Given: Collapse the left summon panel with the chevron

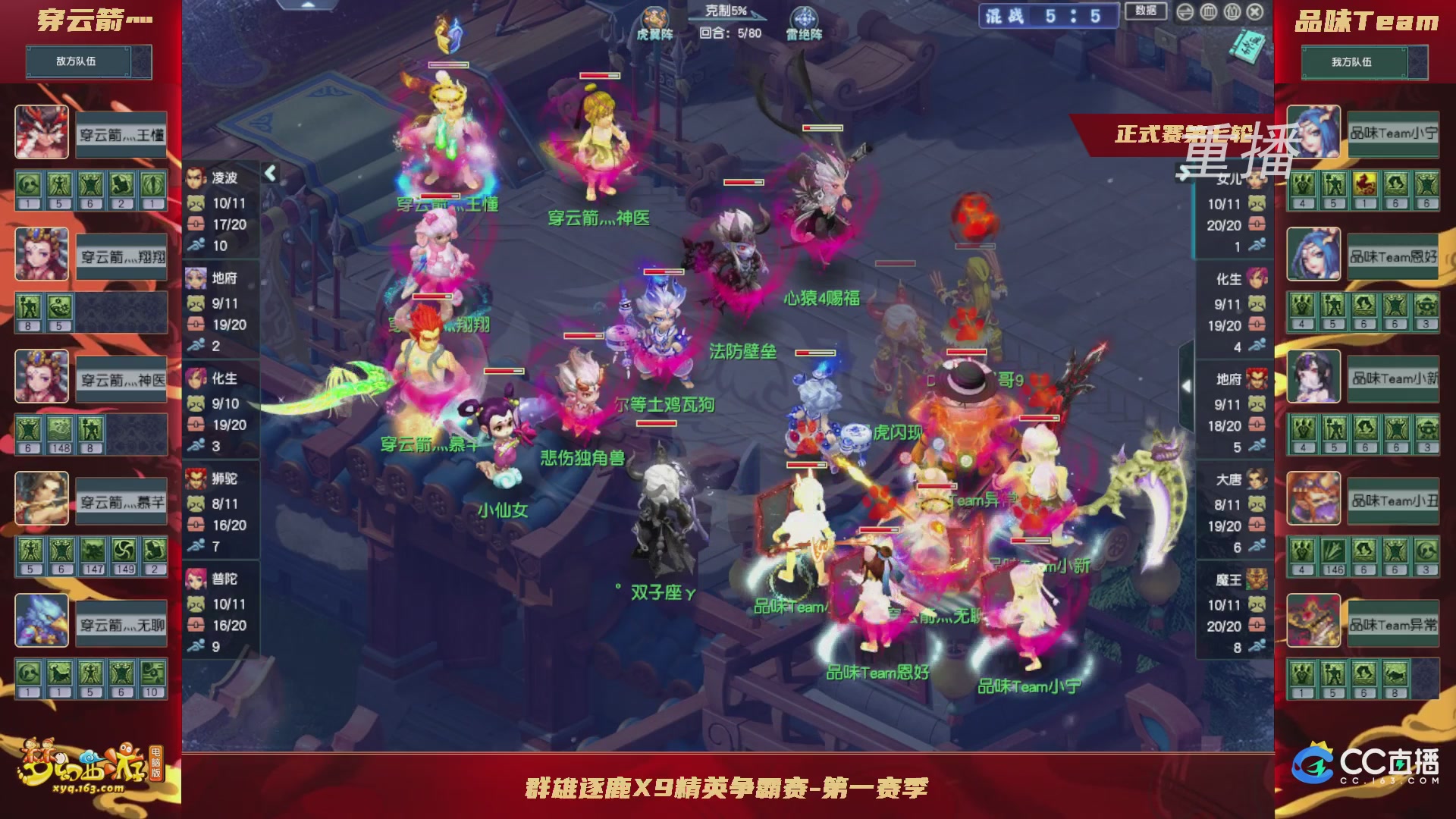Looking at the screenshot, I should coord(269,173).
